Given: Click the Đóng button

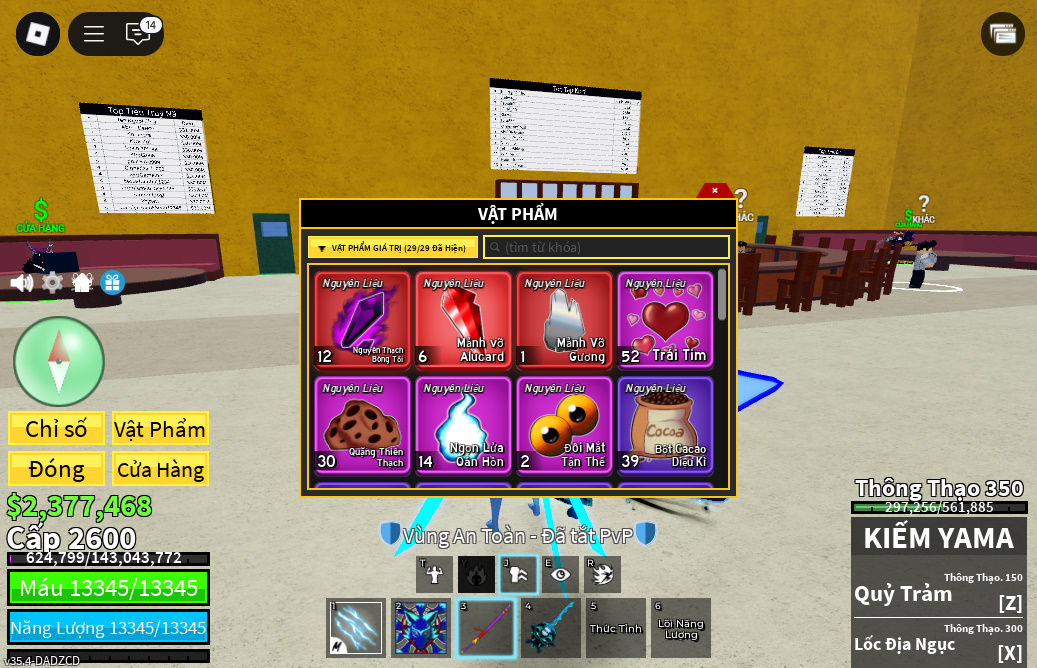Looking at the screenshot, I should (x=56, y=469).
